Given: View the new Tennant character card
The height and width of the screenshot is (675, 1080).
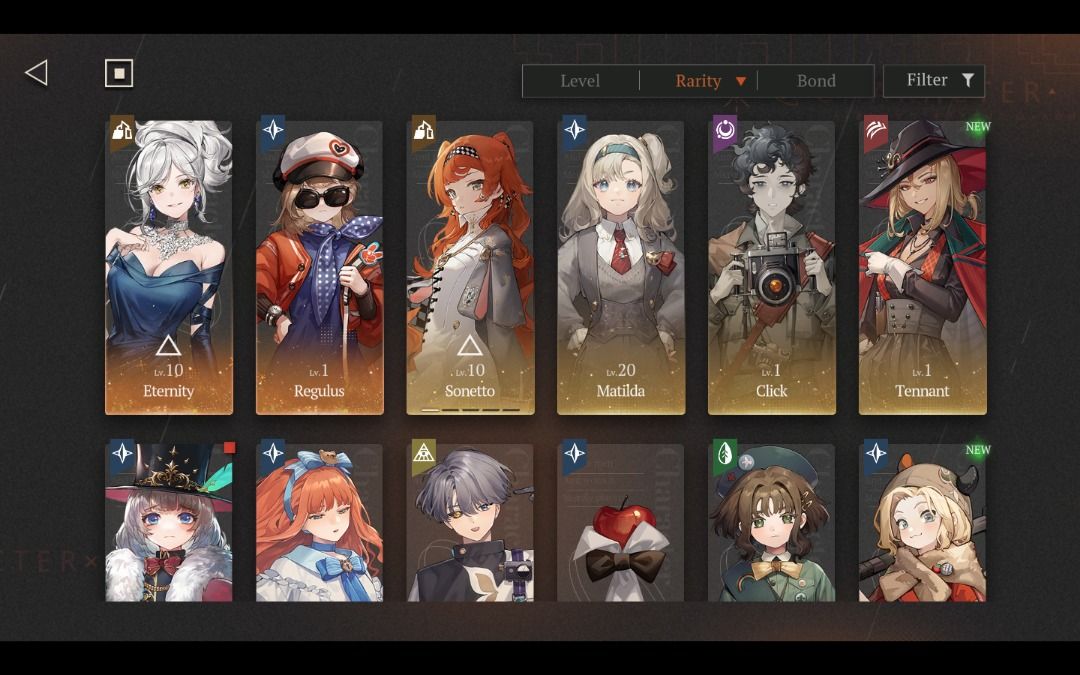Looking at the screenshot, I should [x=922, y=267].
